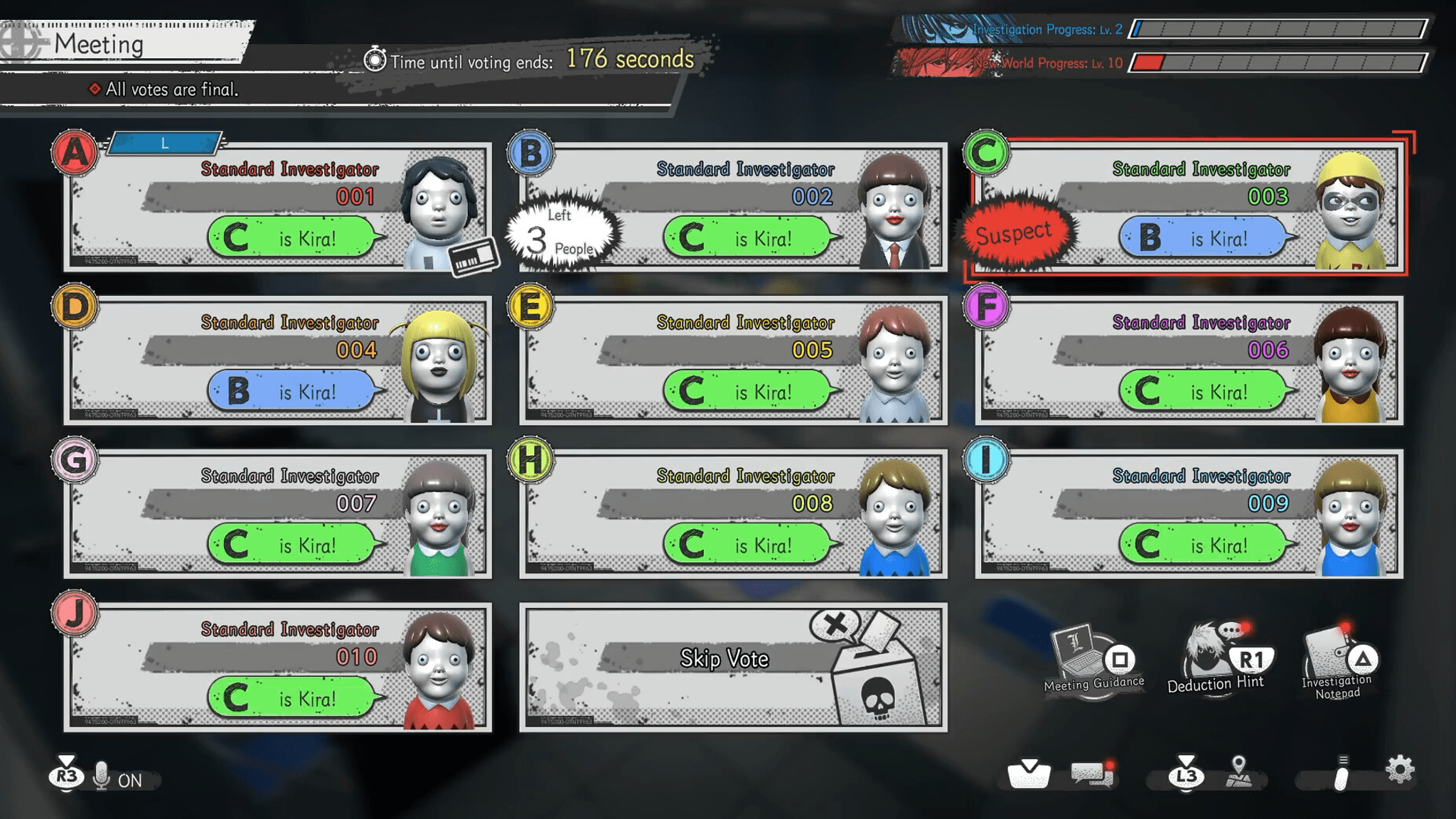1456x819 pixels.
Task: Open the chat speech bubbles icon
Action: point(1092,774)
